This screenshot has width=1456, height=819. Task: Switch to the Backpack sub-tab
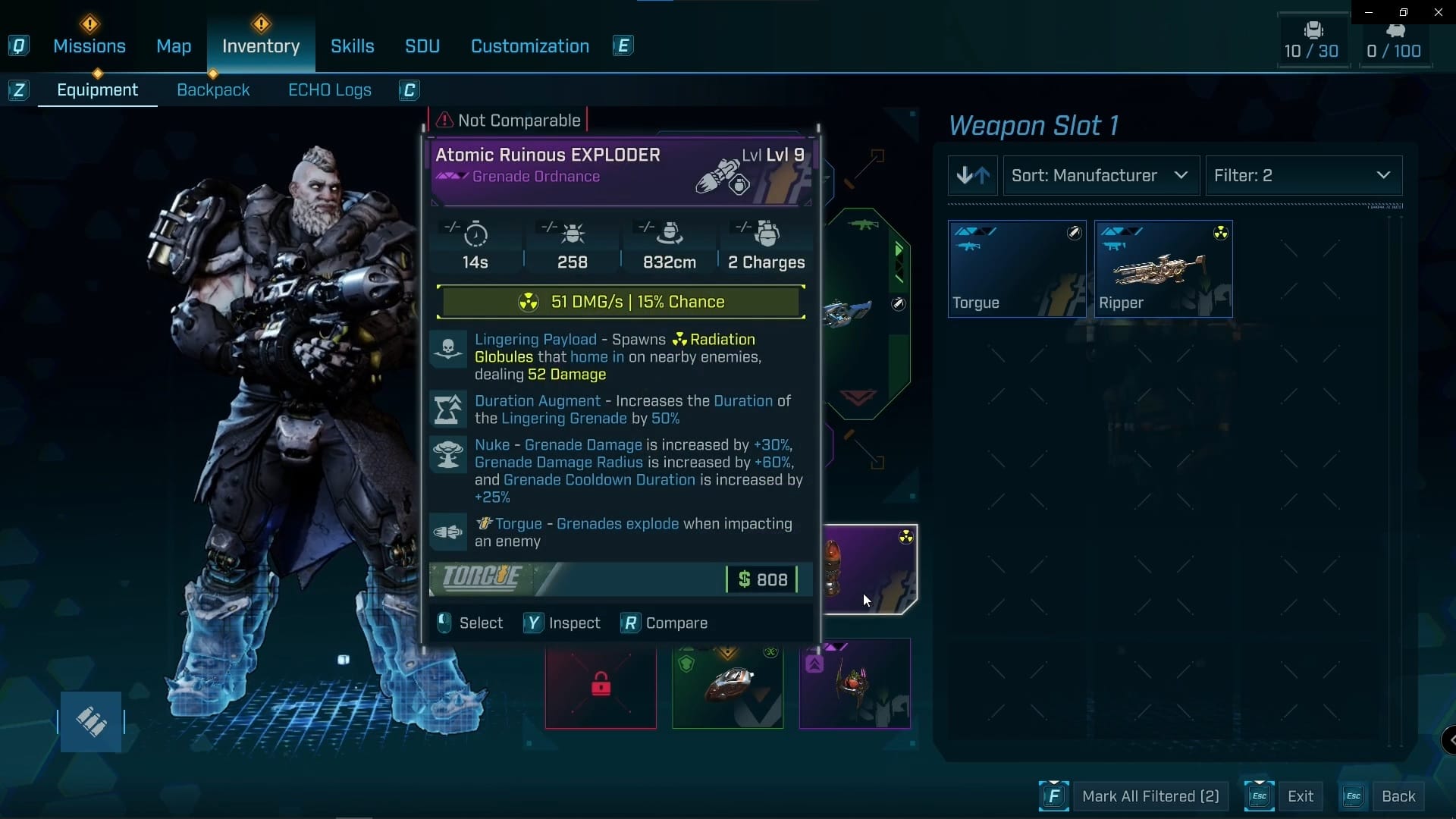click(x=213, y=90)
